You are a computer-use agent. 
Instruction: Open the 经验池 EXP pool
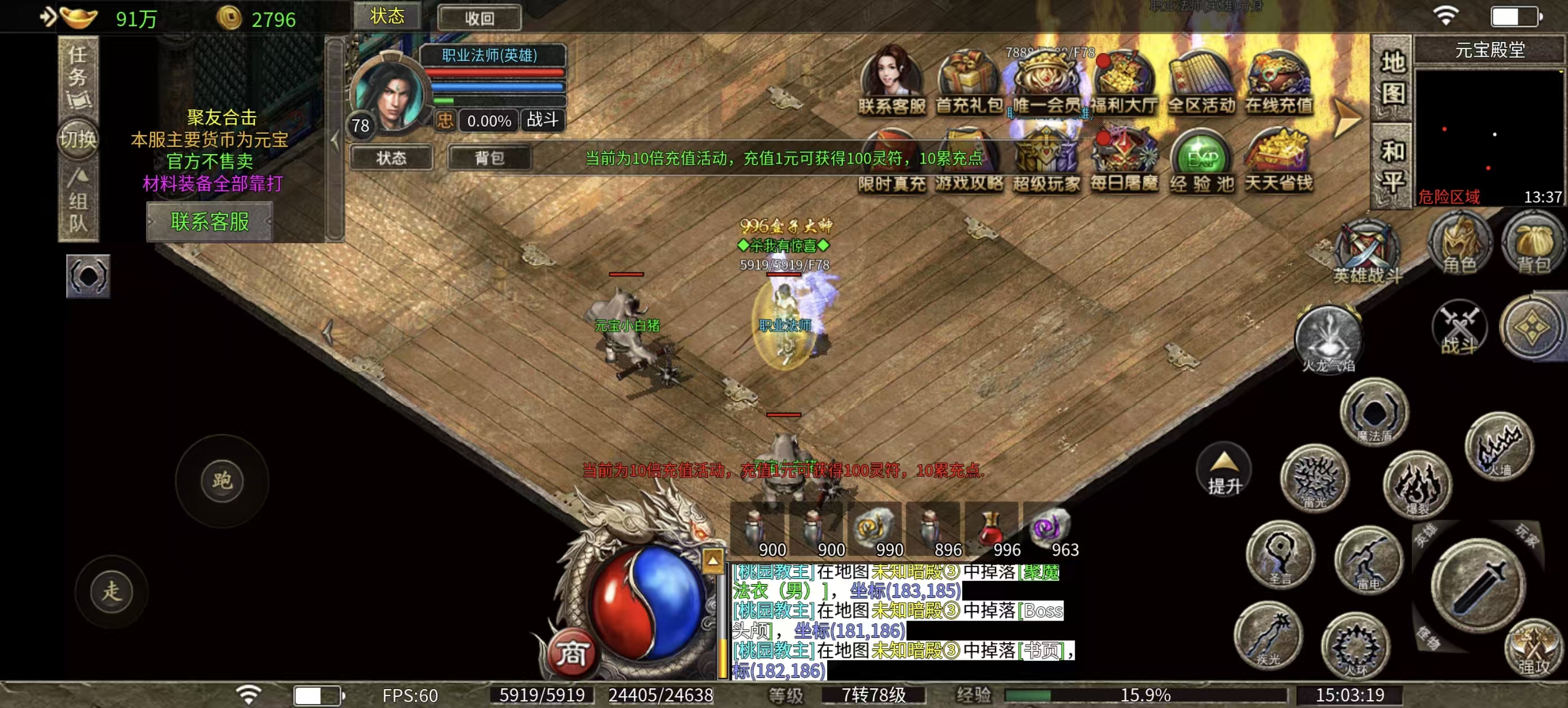[1202, 161]
